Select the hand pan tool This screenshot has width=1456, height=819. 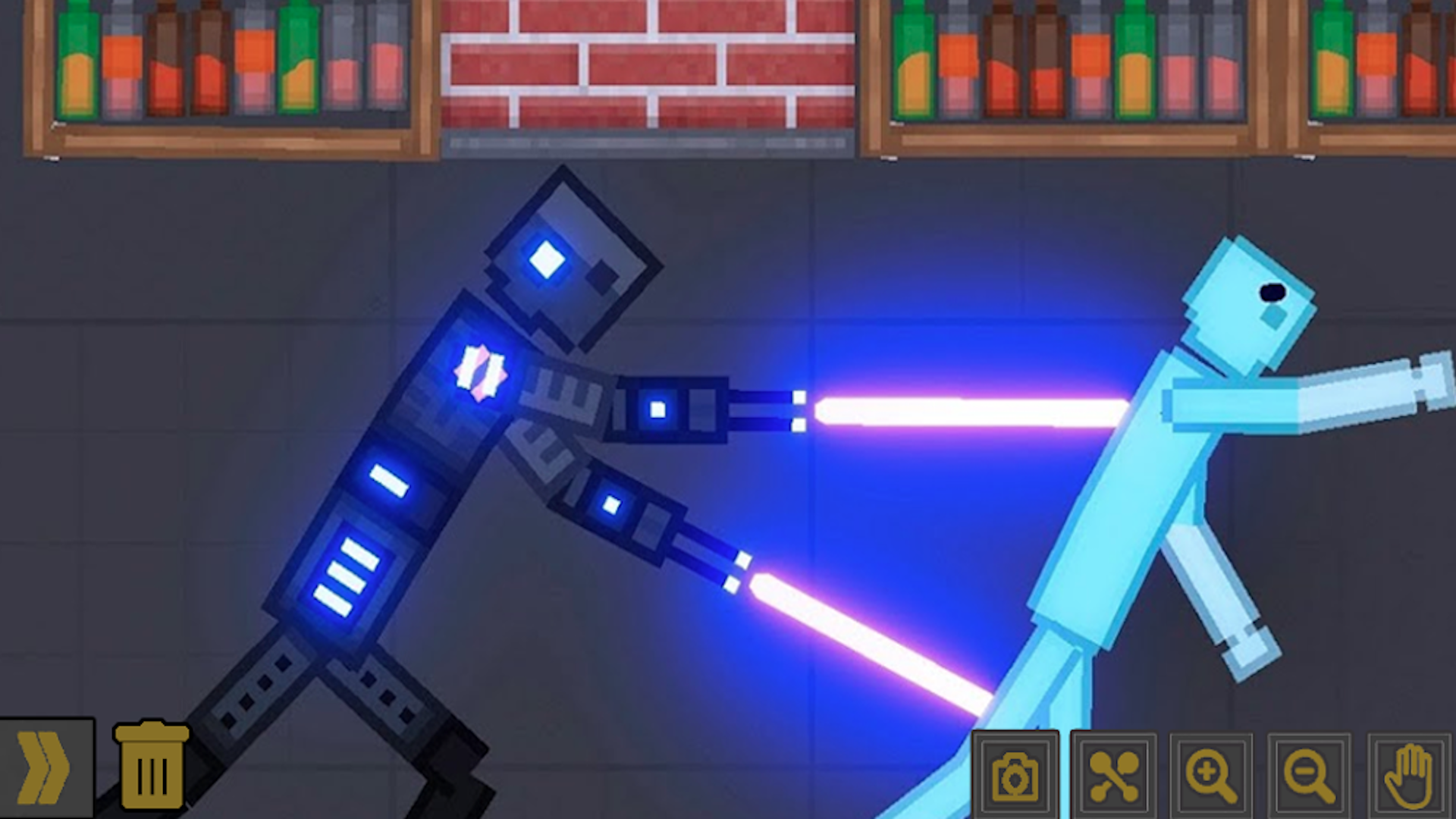[x=1409, y=775]
